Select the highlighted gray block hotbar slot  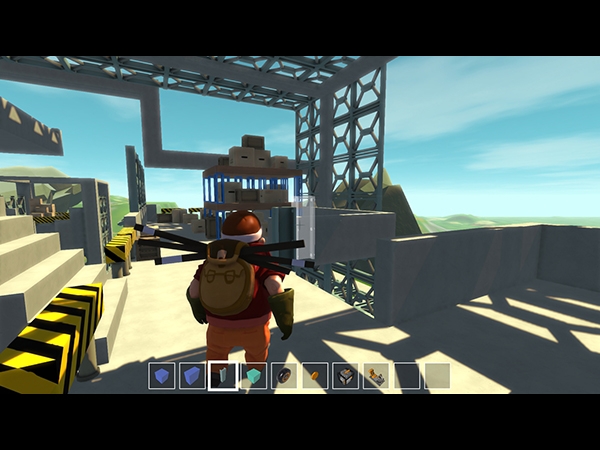point(223,376)
